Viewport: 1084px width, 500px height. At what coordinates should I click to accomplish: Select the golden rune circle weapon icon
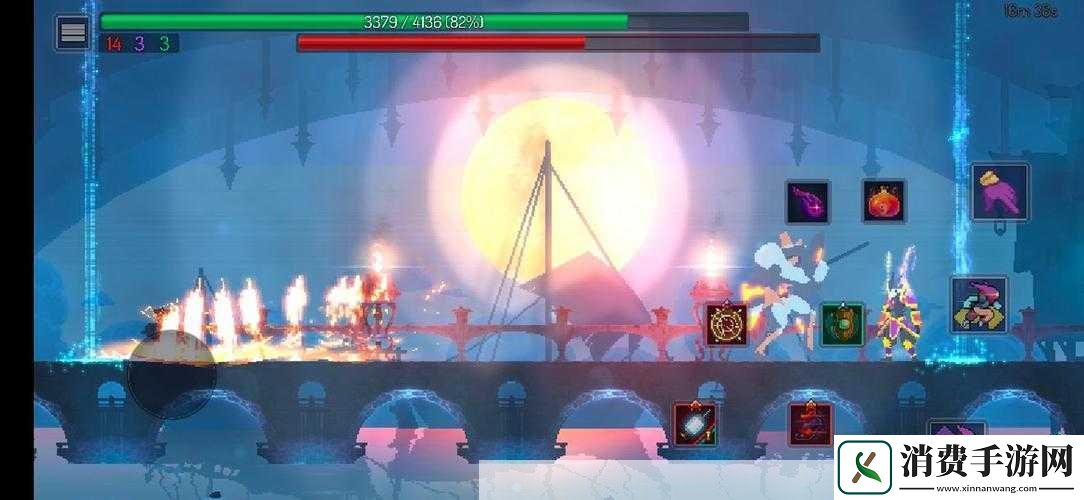tap(726, 324)
